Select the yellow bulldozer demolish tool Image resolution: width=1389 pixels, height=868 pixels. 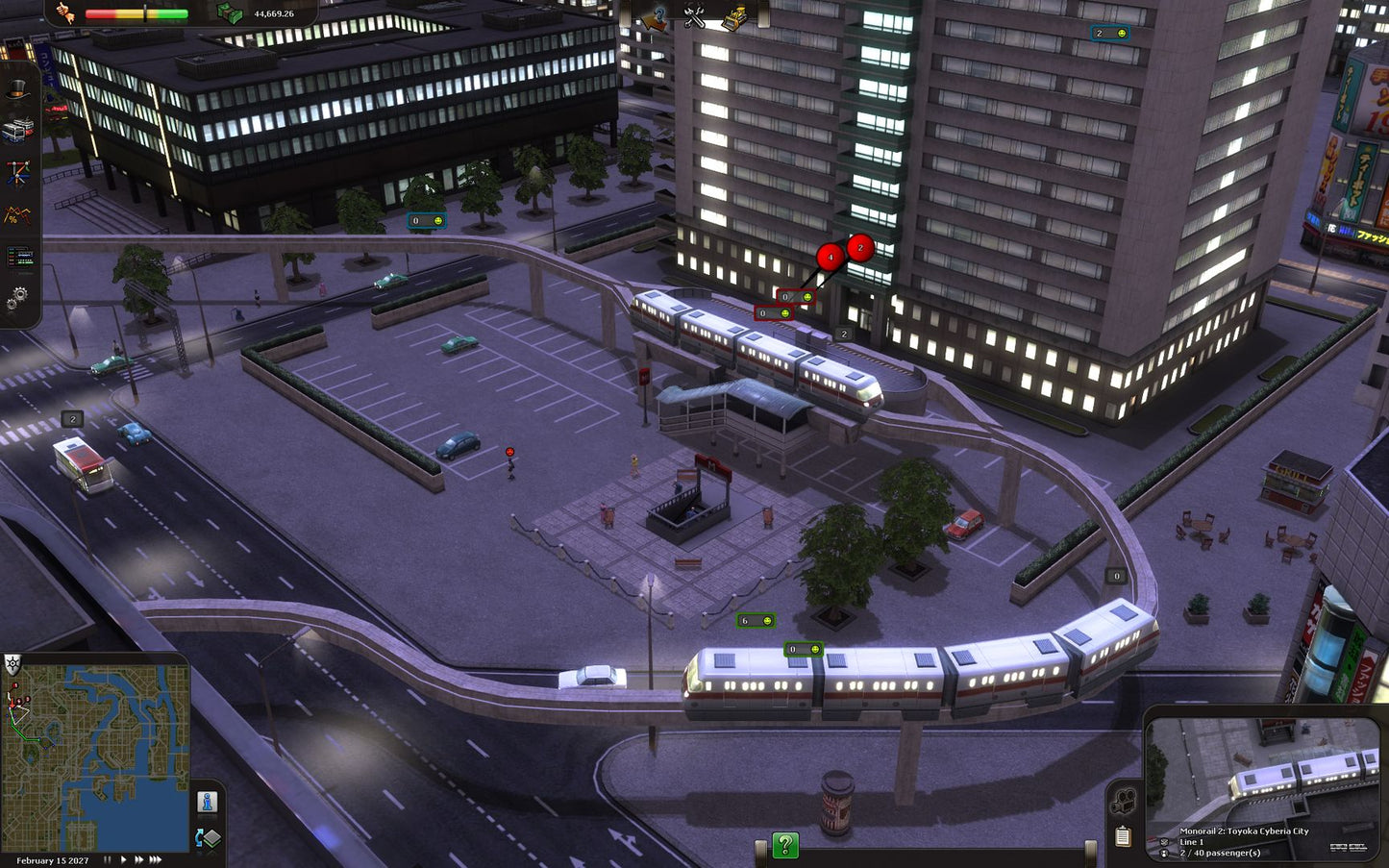click(735, 16)
